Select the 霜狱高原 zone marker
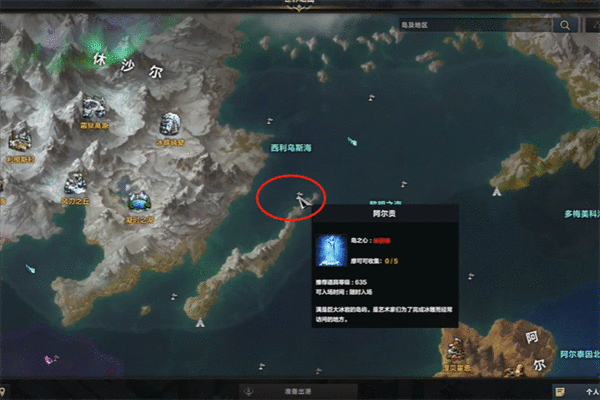Viewport: 600px width, 400px height. [x=93, y=109]
